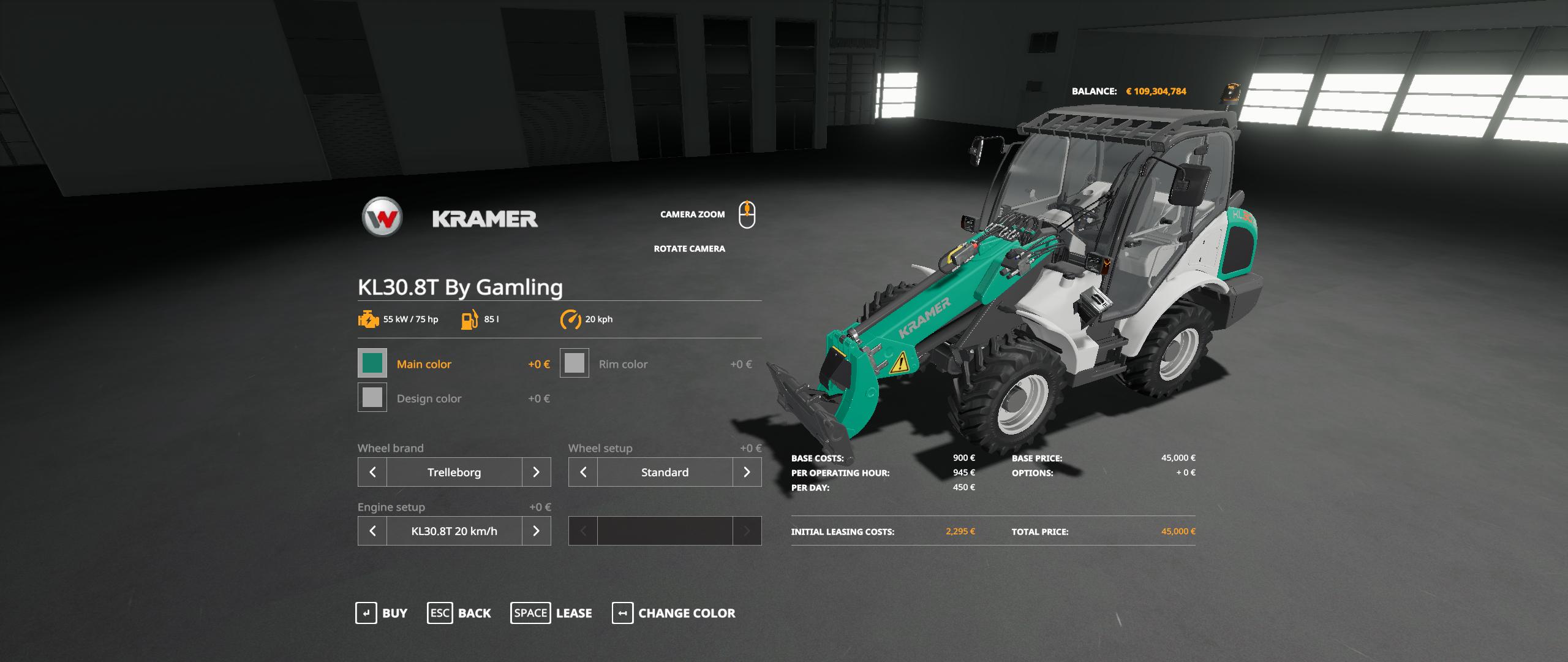Buy the KL30.8T loader
Viewport: 1568px width, 662px height.
click(x=381, y=613)
